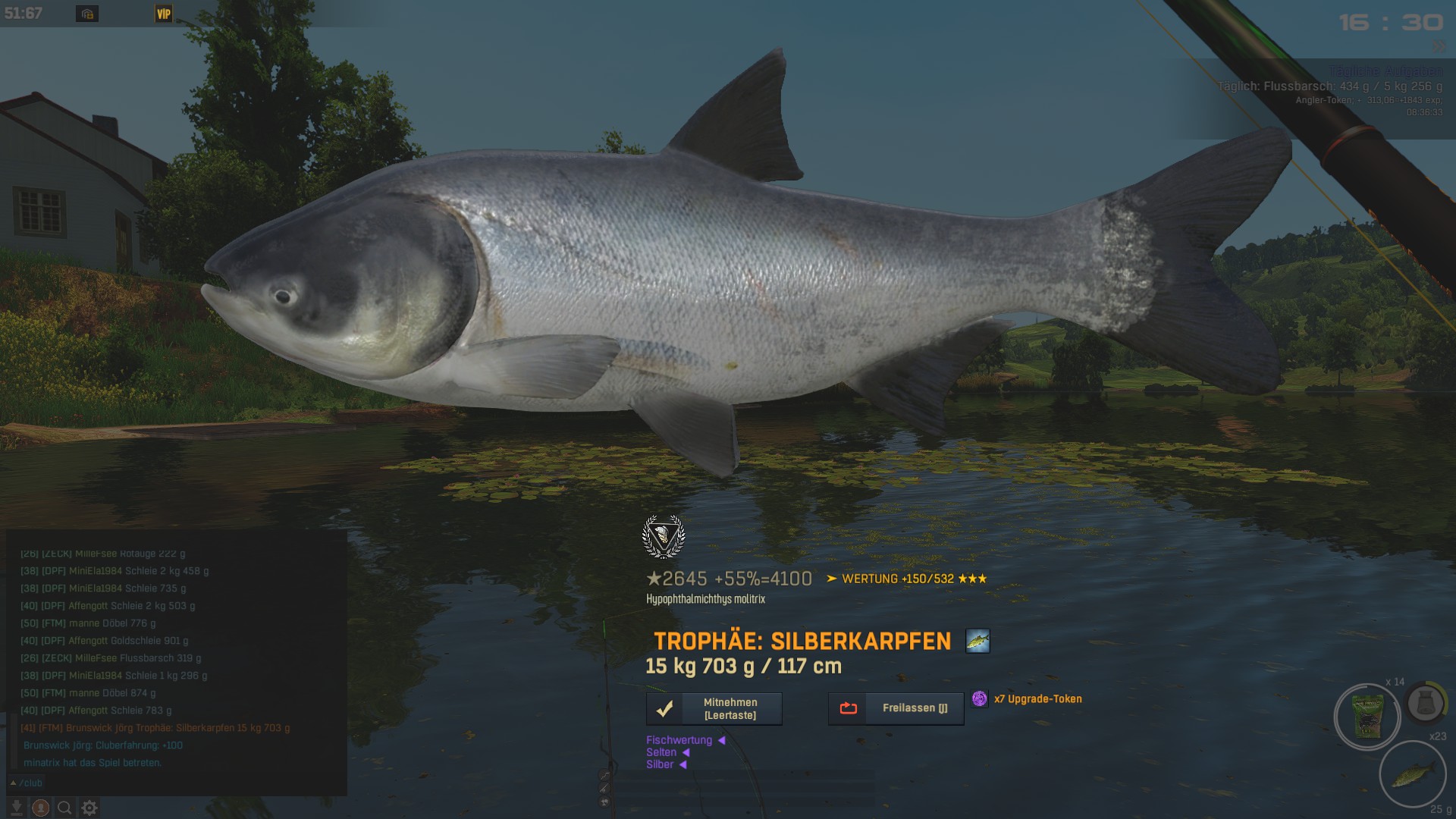
Task: Open the Flussbarsch daily task tracker
Action: click(1329, 86)
